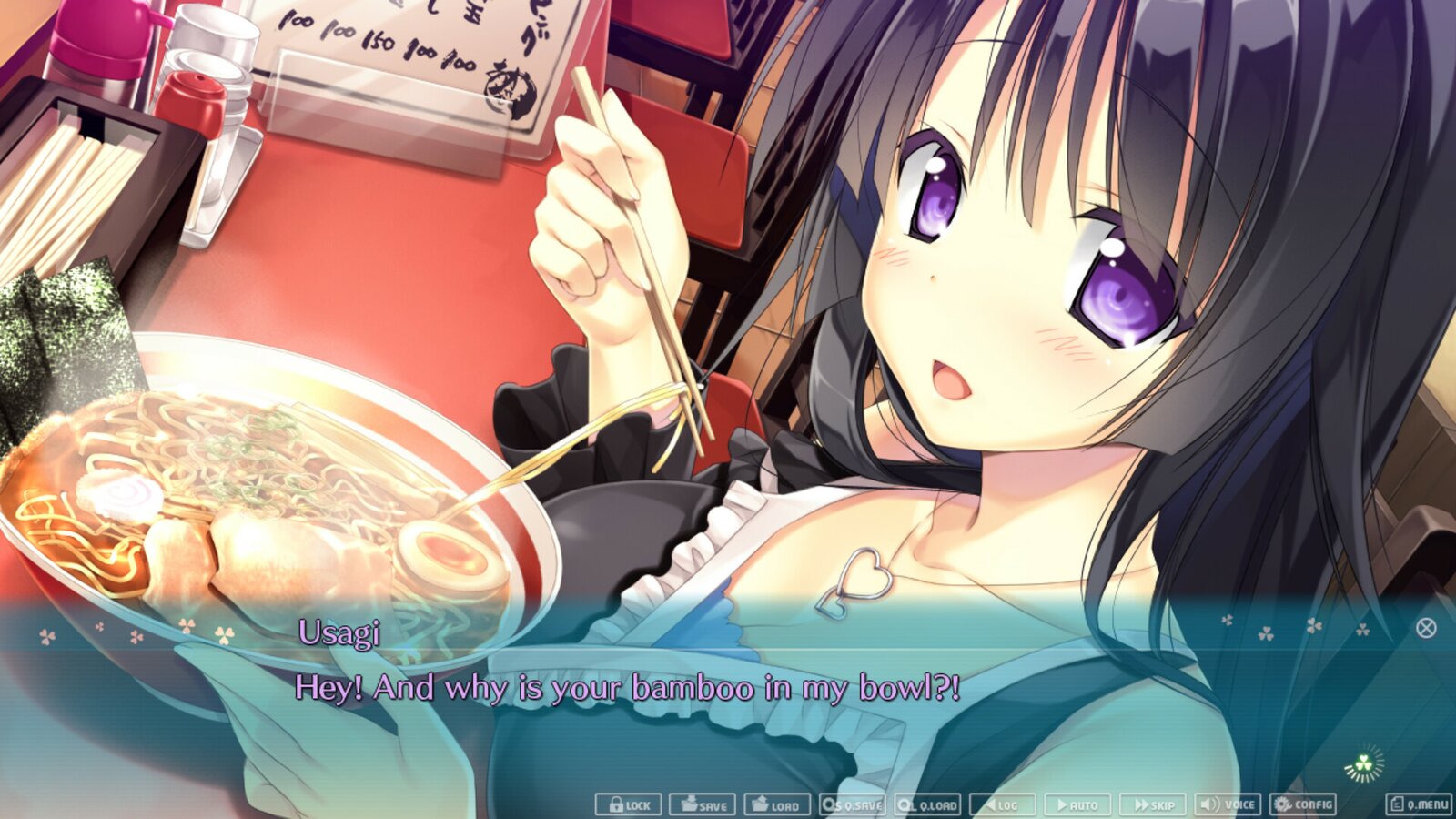Select the Lock padlock icon

(615, 805)
